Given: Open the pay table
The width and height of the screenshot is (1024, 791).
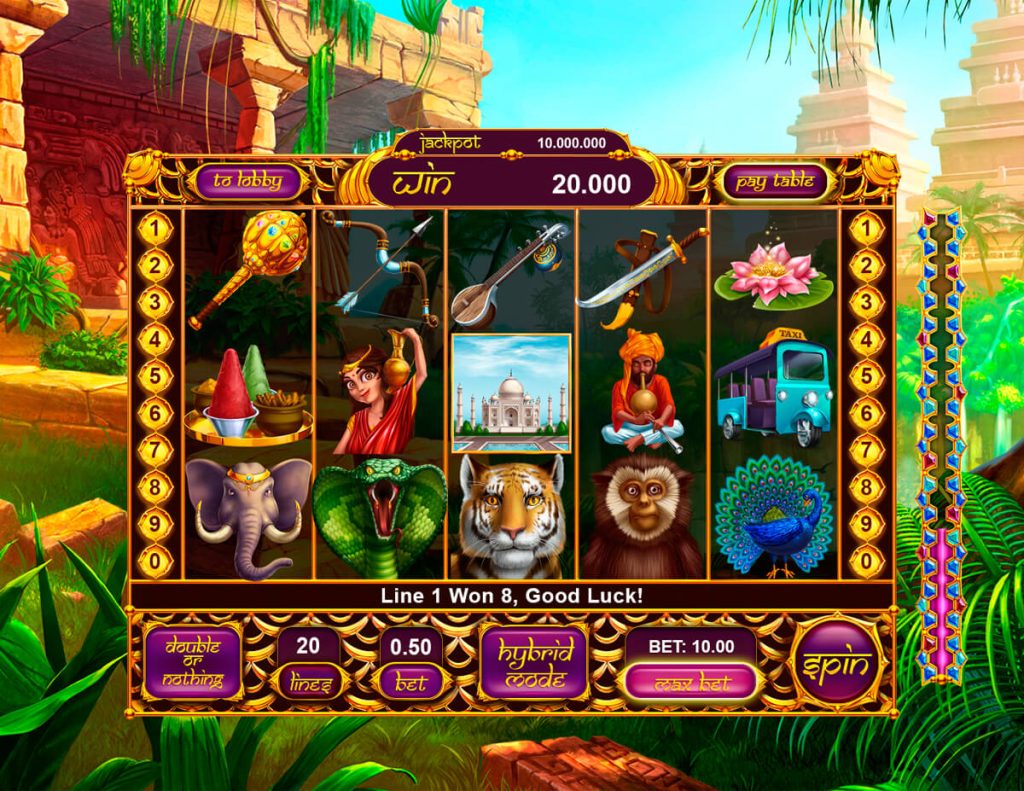Looking at the screenshot, I should click(x=774, y=182).
